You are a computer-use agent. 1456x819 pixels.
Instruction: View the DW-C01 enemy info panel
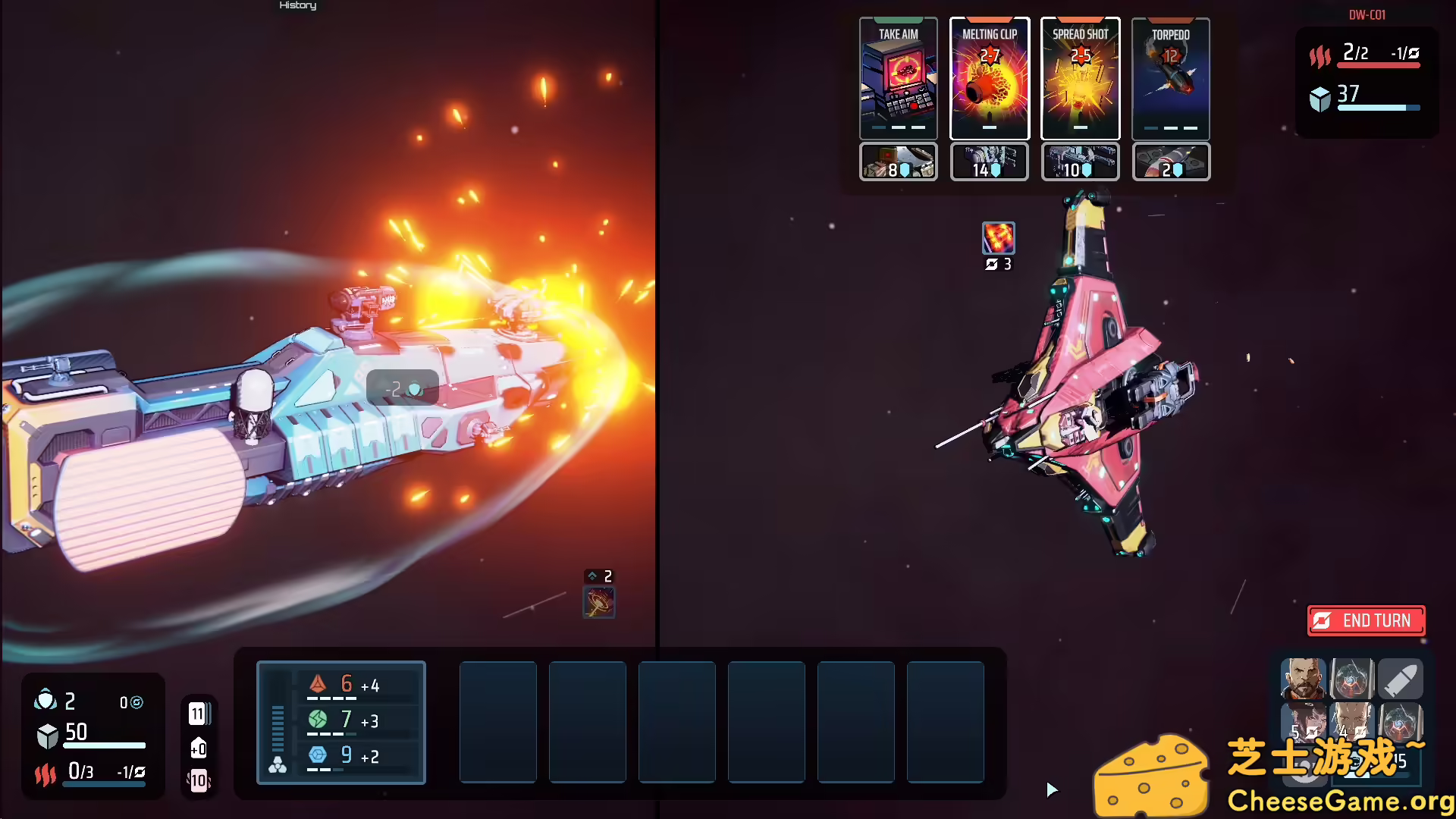[x=1365, y=14]
